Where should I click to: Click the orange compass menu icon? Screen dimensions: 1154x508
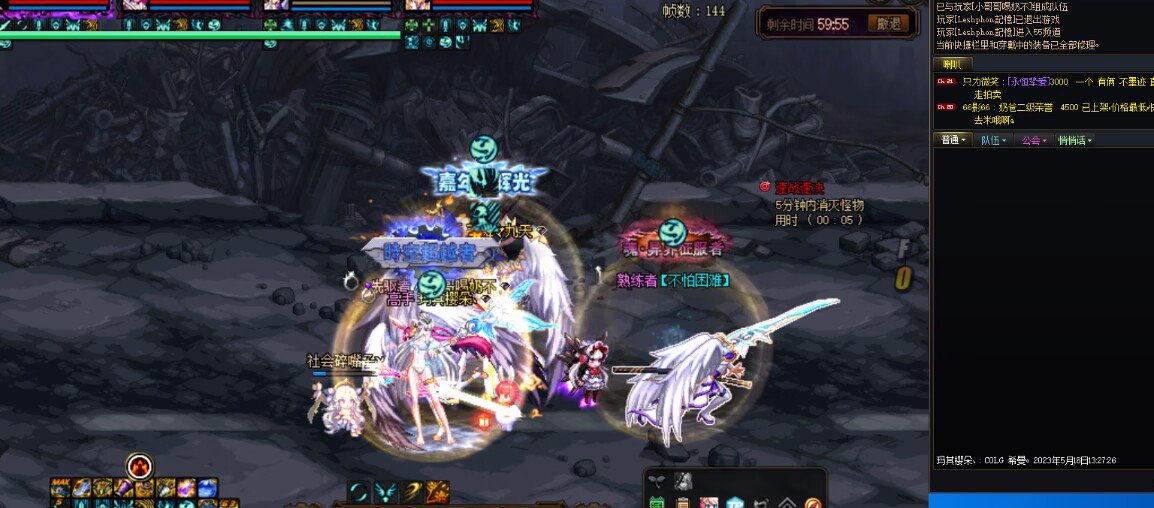click(x=813, y=502)
